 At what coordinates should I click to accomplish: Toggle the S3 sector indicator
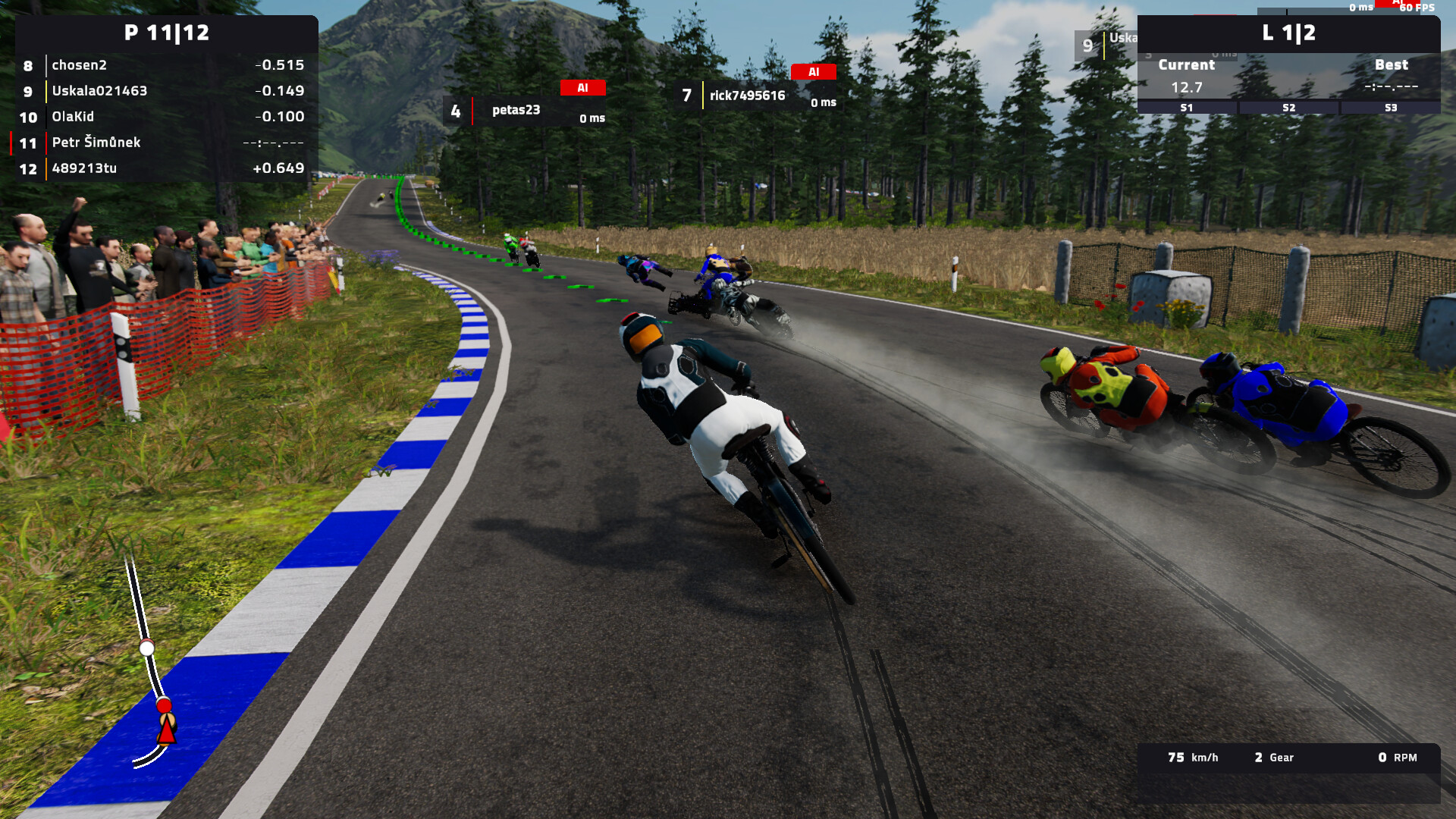1390,108
